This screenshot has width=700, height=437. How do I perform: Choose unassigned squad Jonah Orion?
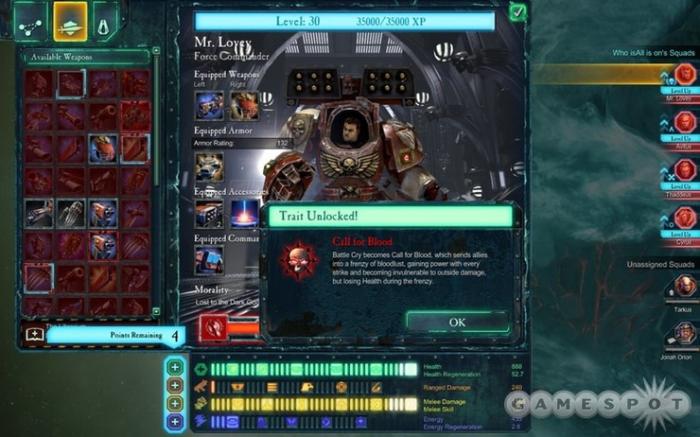(x=684, y=333)
